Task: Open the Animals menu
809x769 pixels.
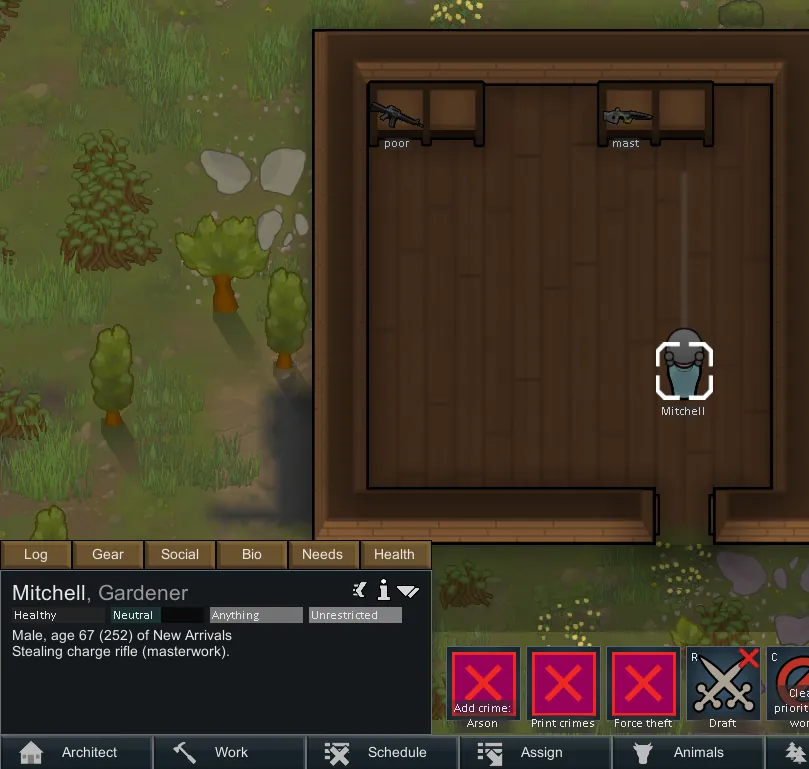Action: click(686, 752)
